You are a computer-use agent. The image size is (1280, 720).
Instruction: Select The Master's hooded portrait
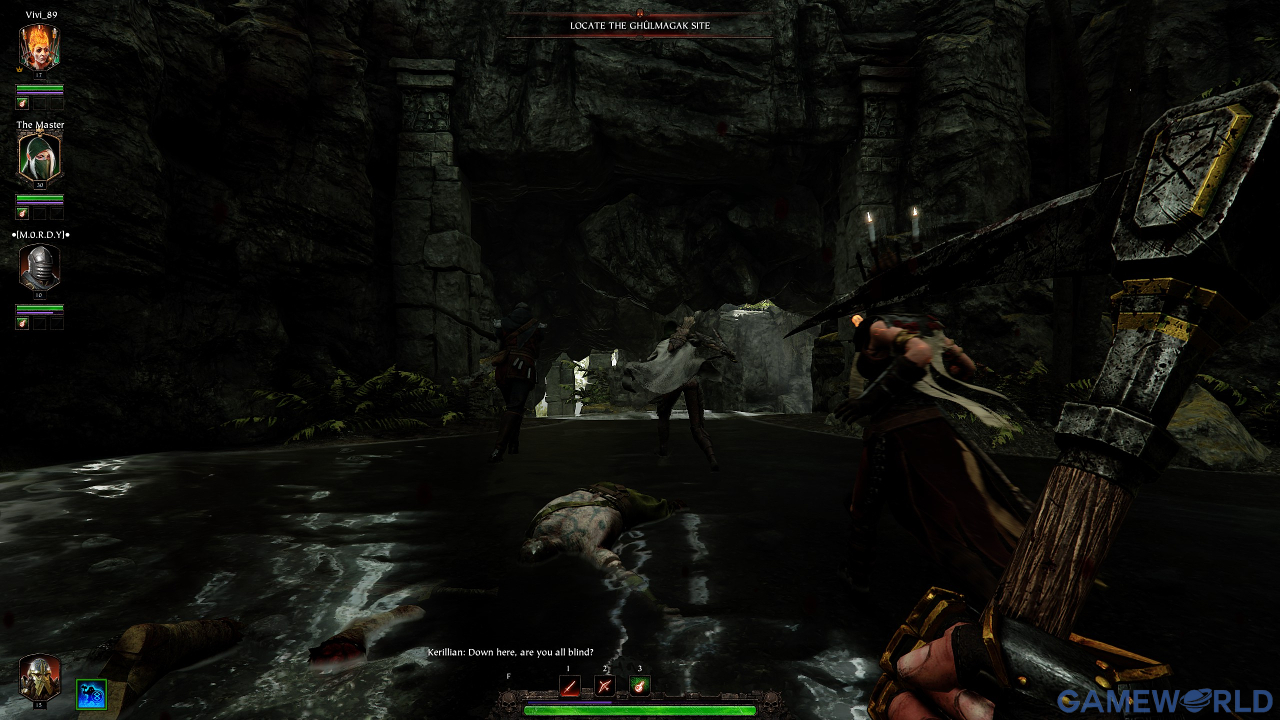pos(39,158)
